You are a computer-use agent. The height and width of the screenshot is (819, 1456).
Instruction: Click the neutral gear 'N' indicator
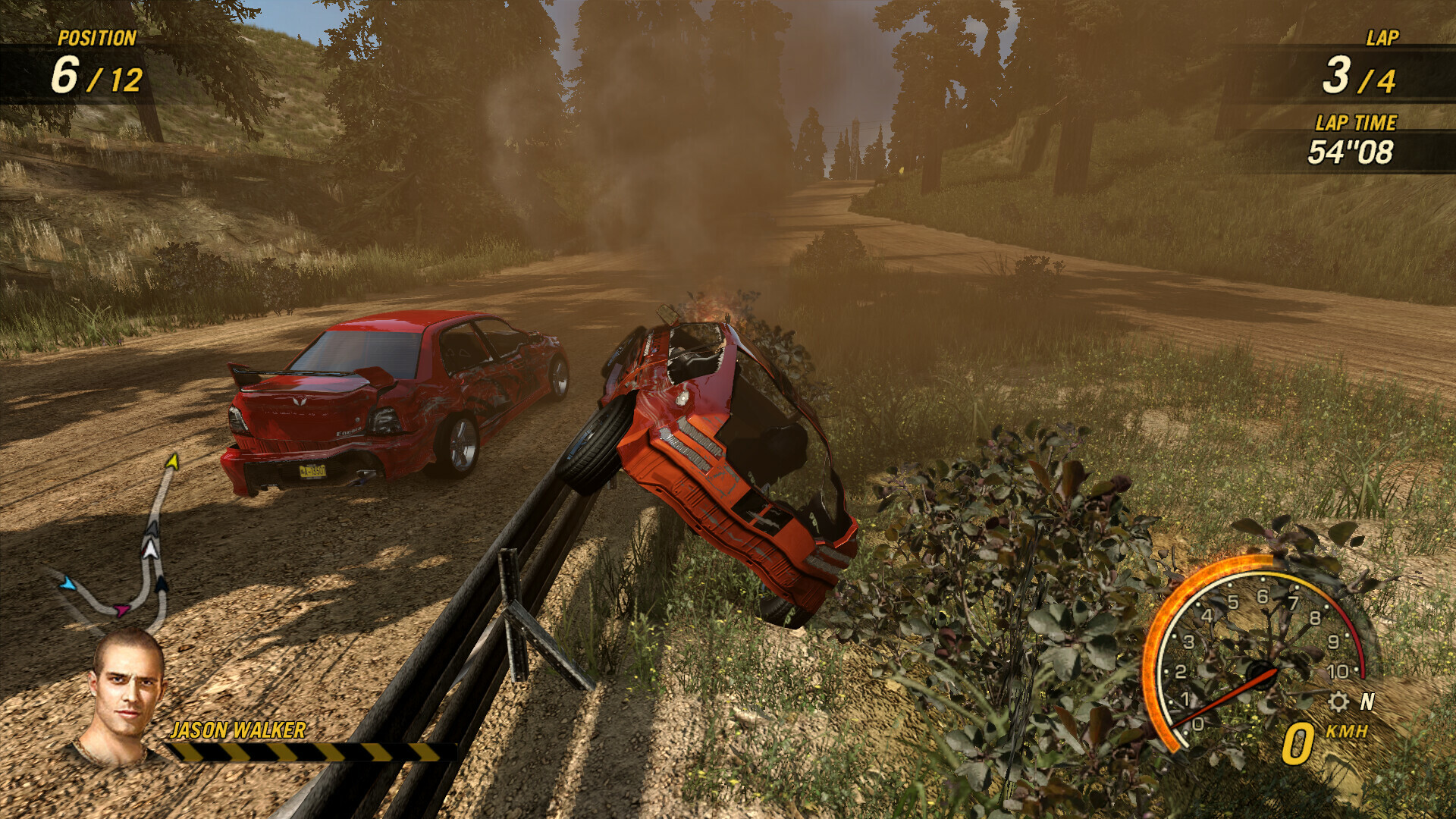1367,701
